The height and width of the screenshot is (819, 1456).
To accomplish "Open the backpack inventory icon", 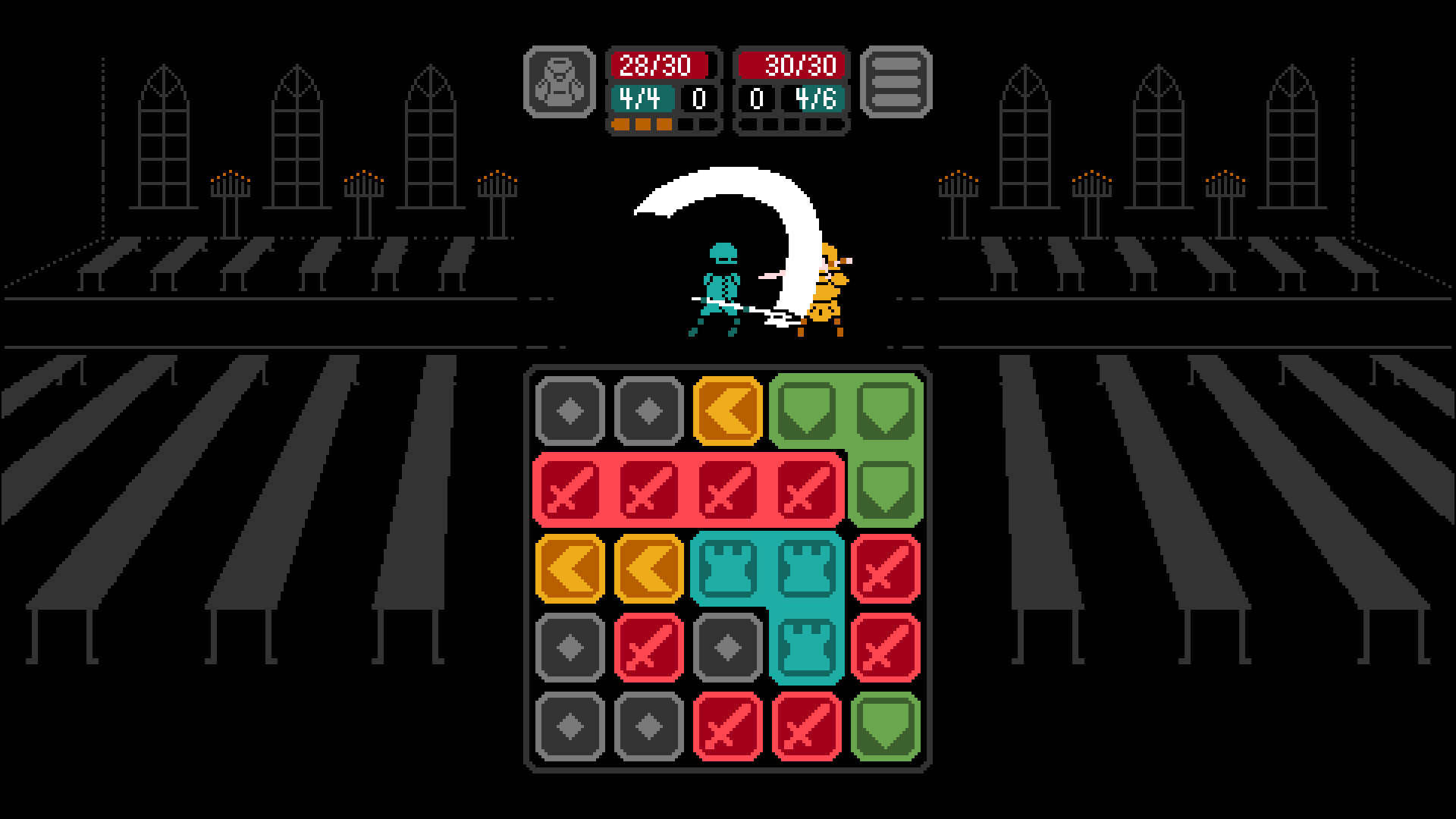I will click(x=561, y=82).
